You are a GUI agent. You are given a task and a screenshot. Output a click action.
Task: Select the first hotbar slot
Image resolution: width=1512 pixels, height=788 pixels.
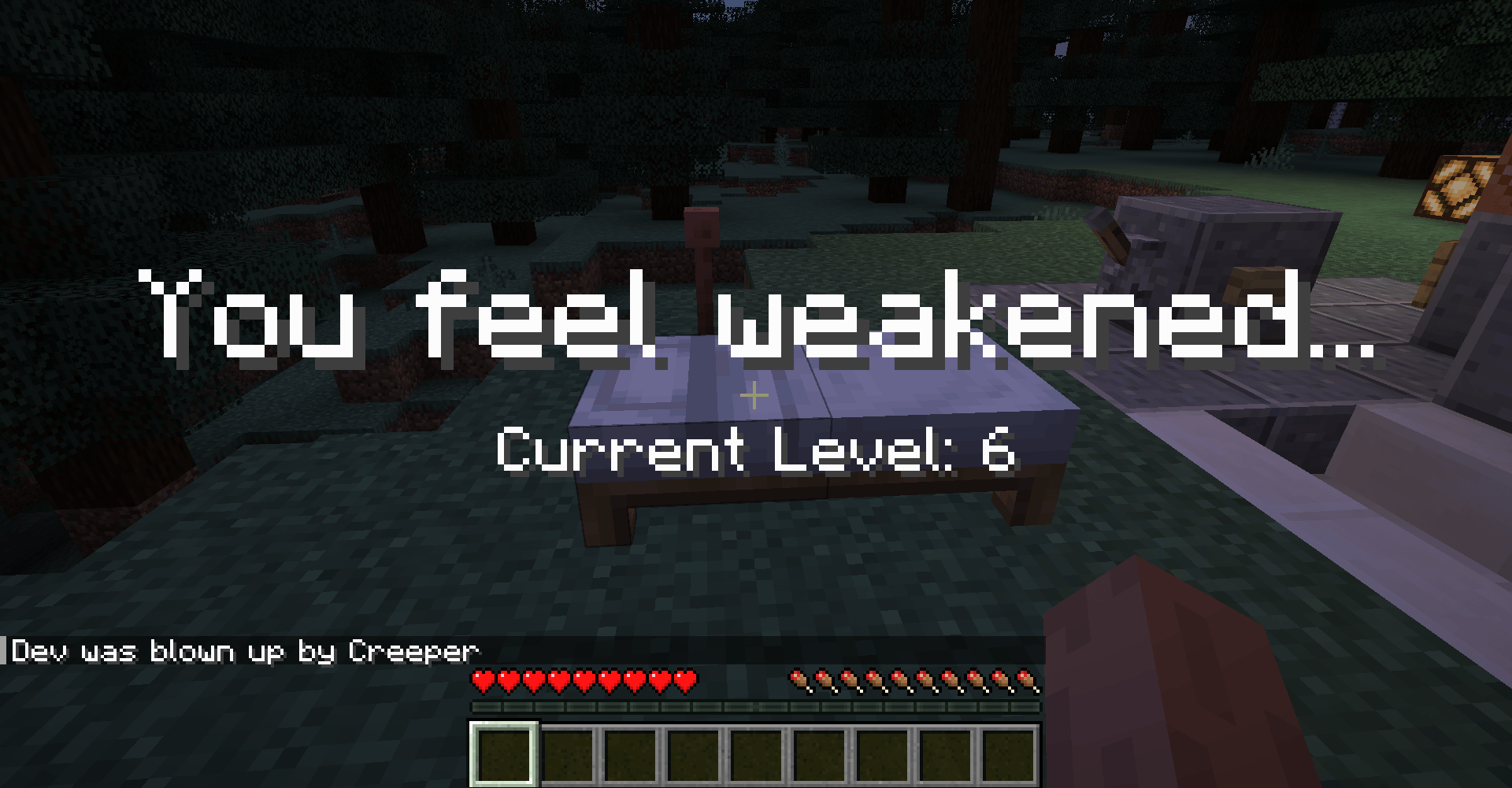[504, 754]
